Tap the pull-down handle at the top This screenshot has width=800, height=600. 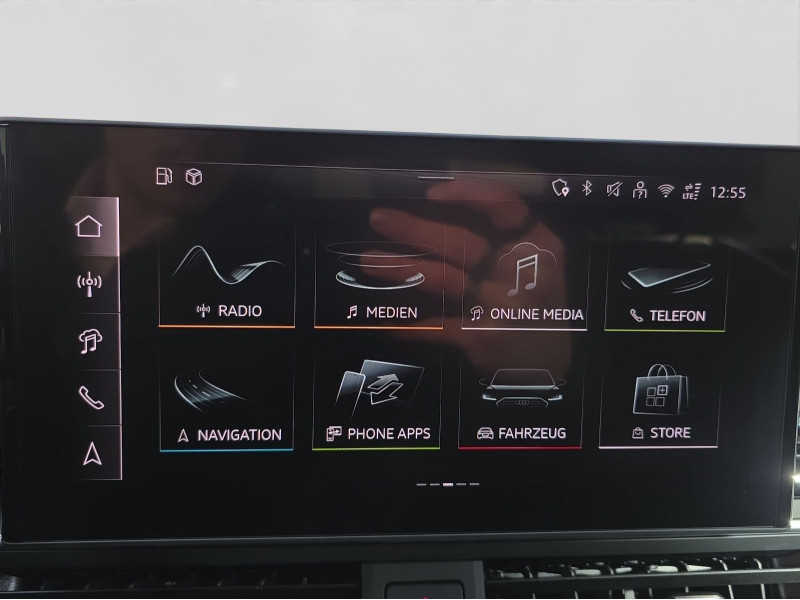pyautogui.click(x=436, y=177)
